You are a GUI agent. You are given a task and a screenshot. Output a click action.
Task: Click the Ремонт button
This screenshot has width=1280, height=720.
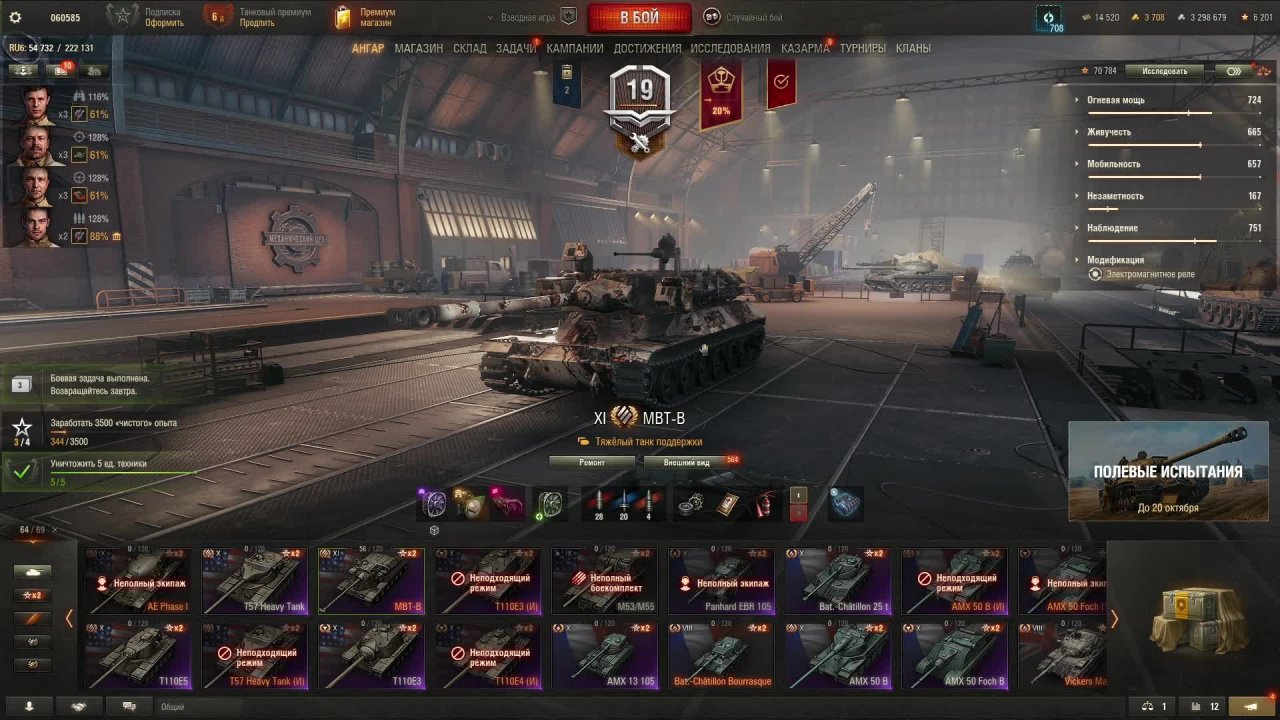(x=592, y=462)
